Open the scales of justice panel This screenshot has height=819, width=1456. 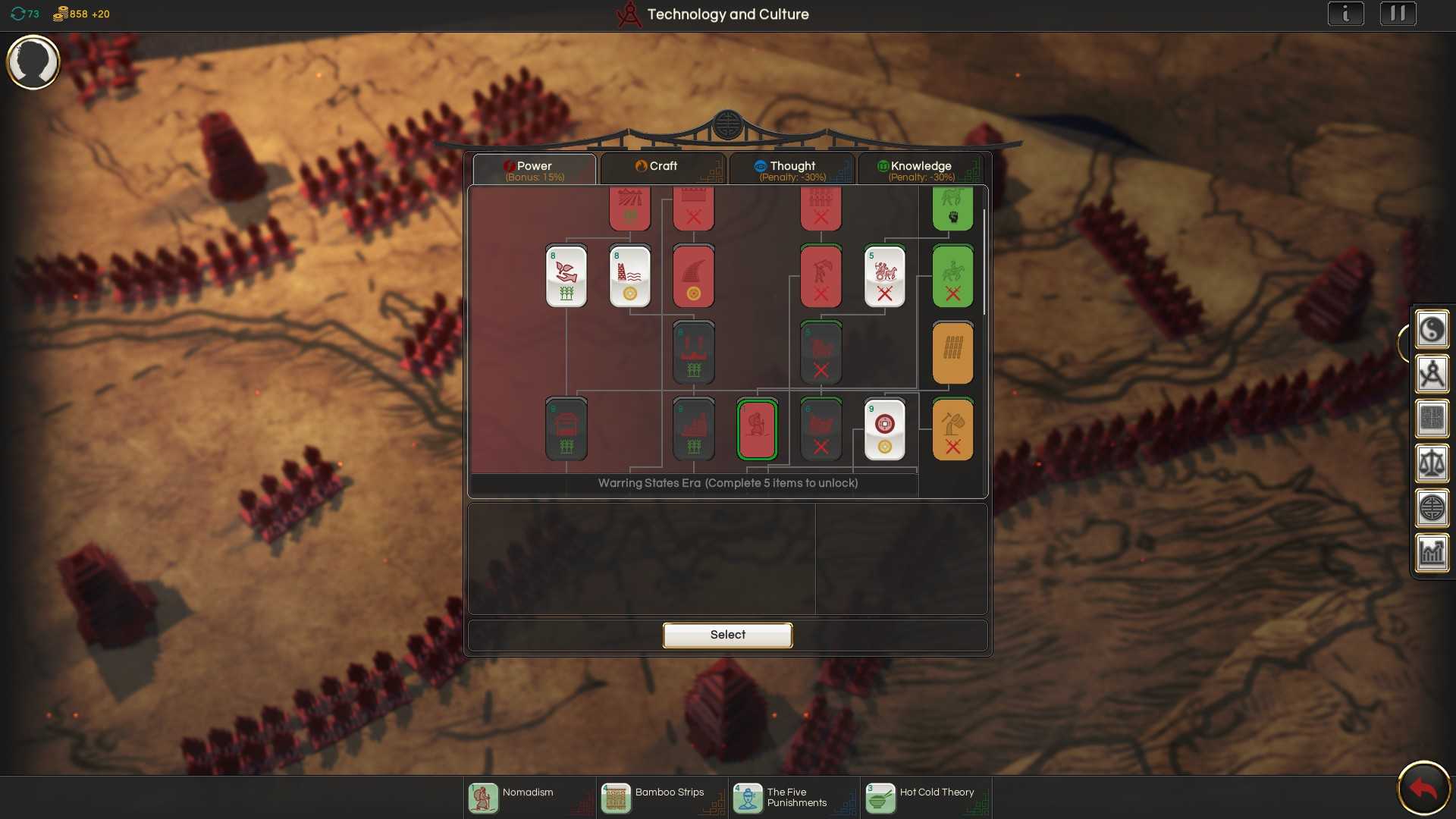(x=1432, y=463)
